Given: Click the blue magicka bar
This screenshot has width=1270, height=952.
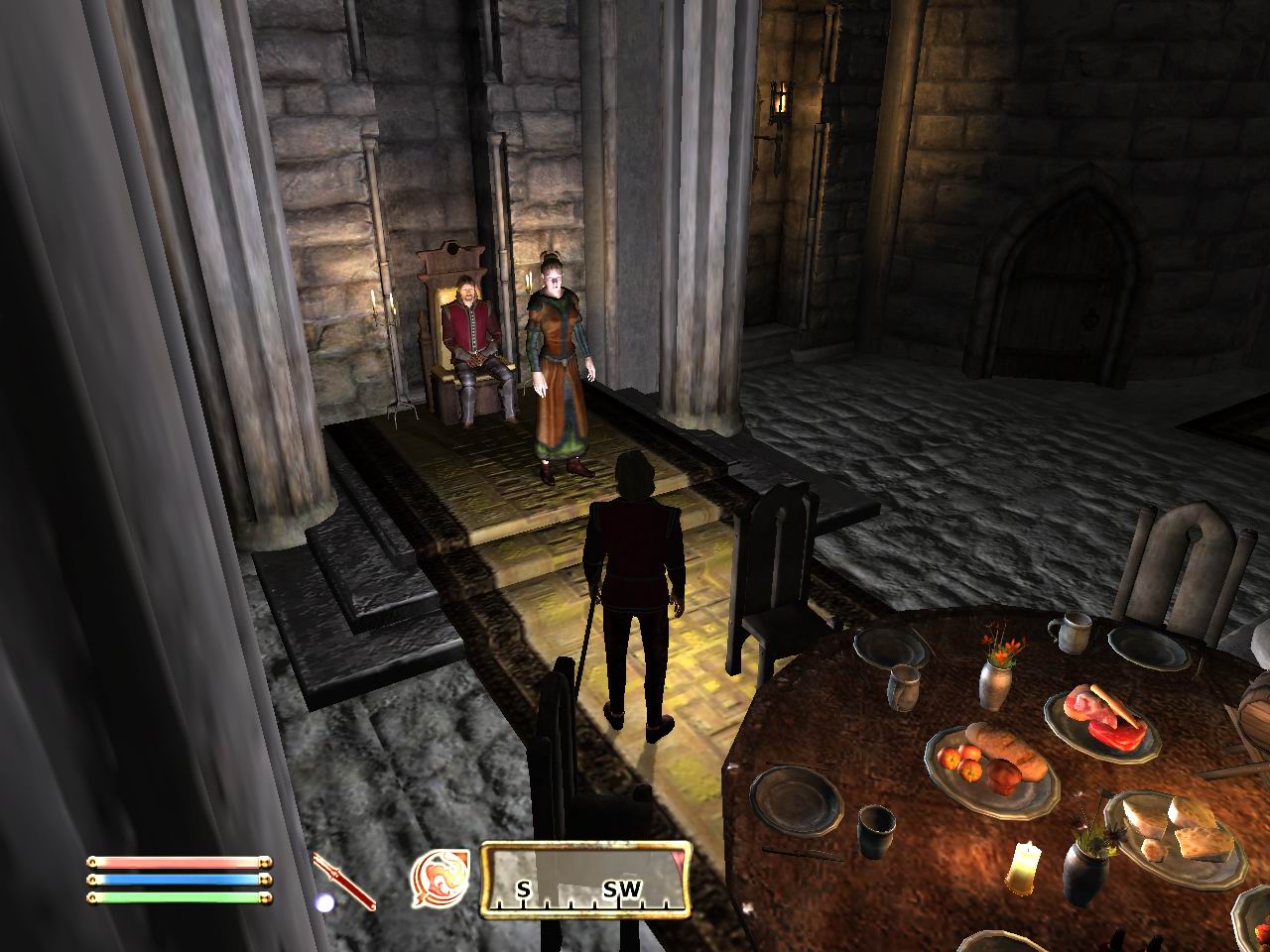Looking at the screenshot, I should (x=177, y=883).
